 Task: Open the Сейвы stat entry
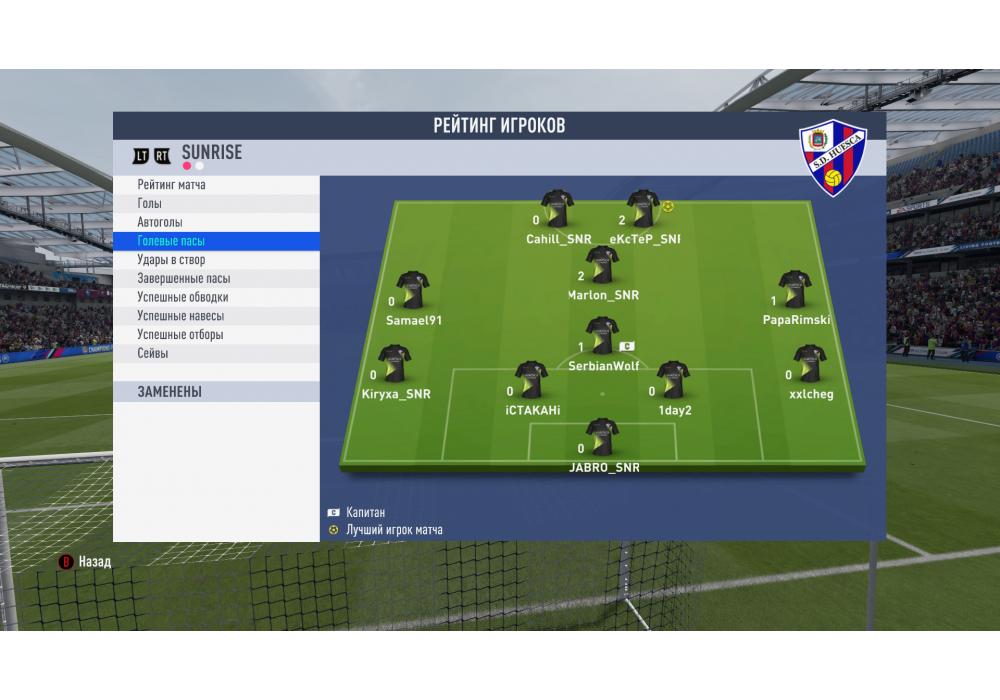[153, 354]
